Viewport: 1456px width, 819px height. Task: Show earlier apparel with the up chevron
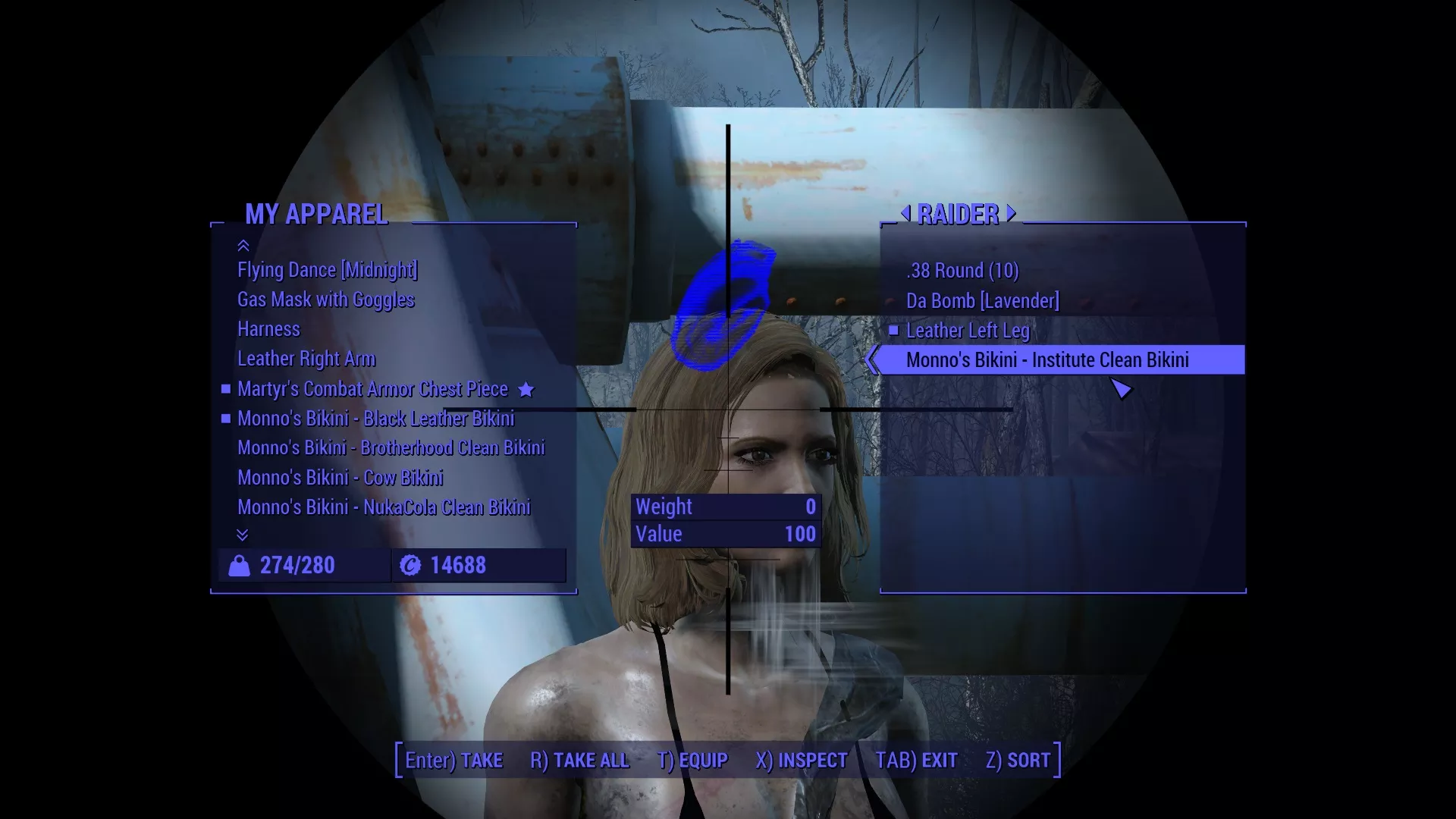(243, 246)
